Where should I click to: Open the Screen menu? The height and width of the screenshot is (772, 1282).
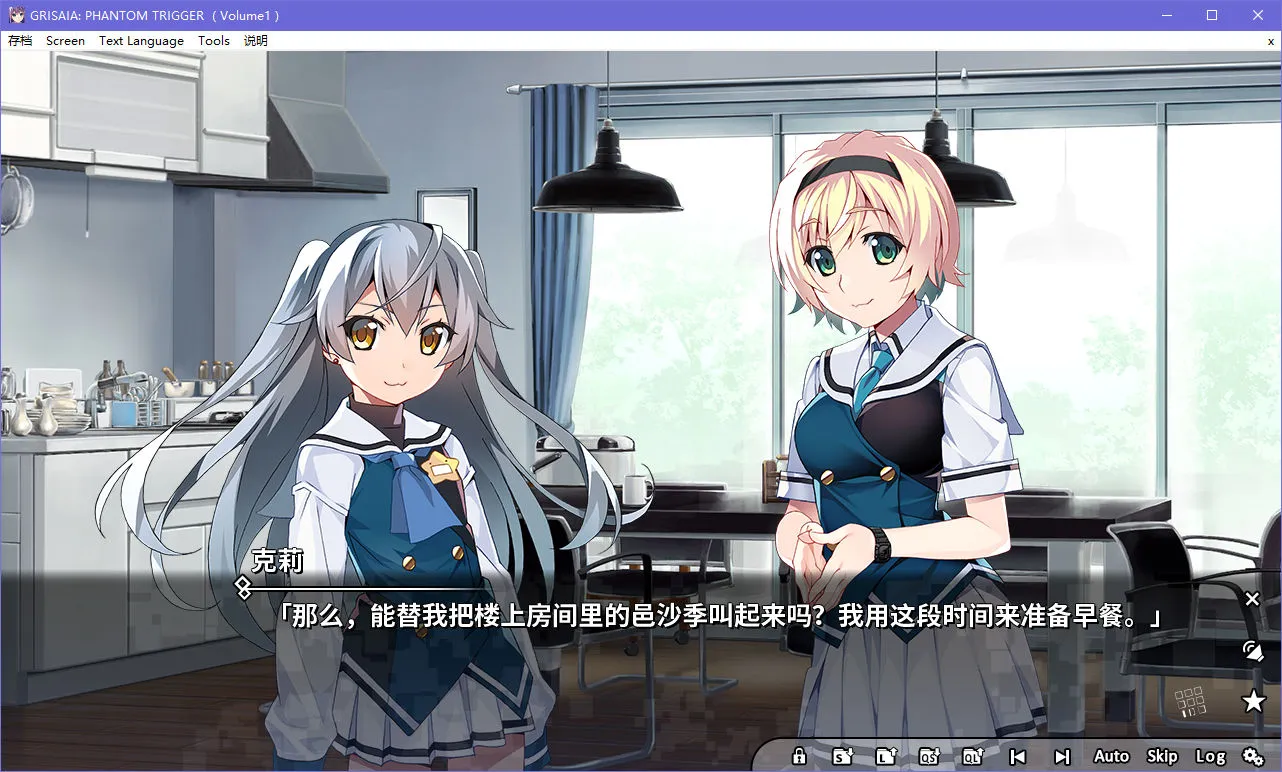pyautogui.click(x=65, y=40)
